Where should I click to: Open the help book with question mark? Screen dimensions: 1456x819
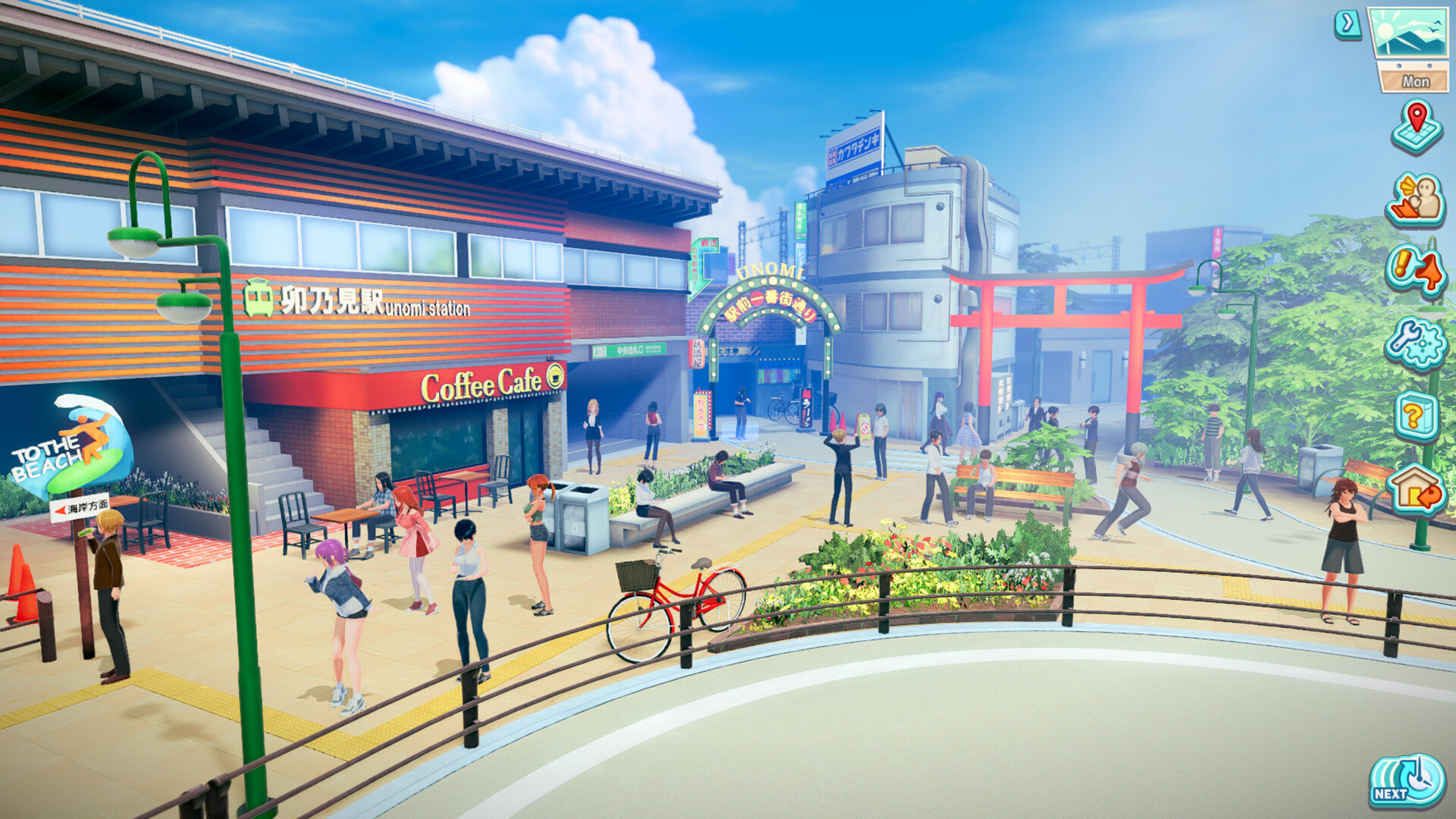pos(1415,416)
